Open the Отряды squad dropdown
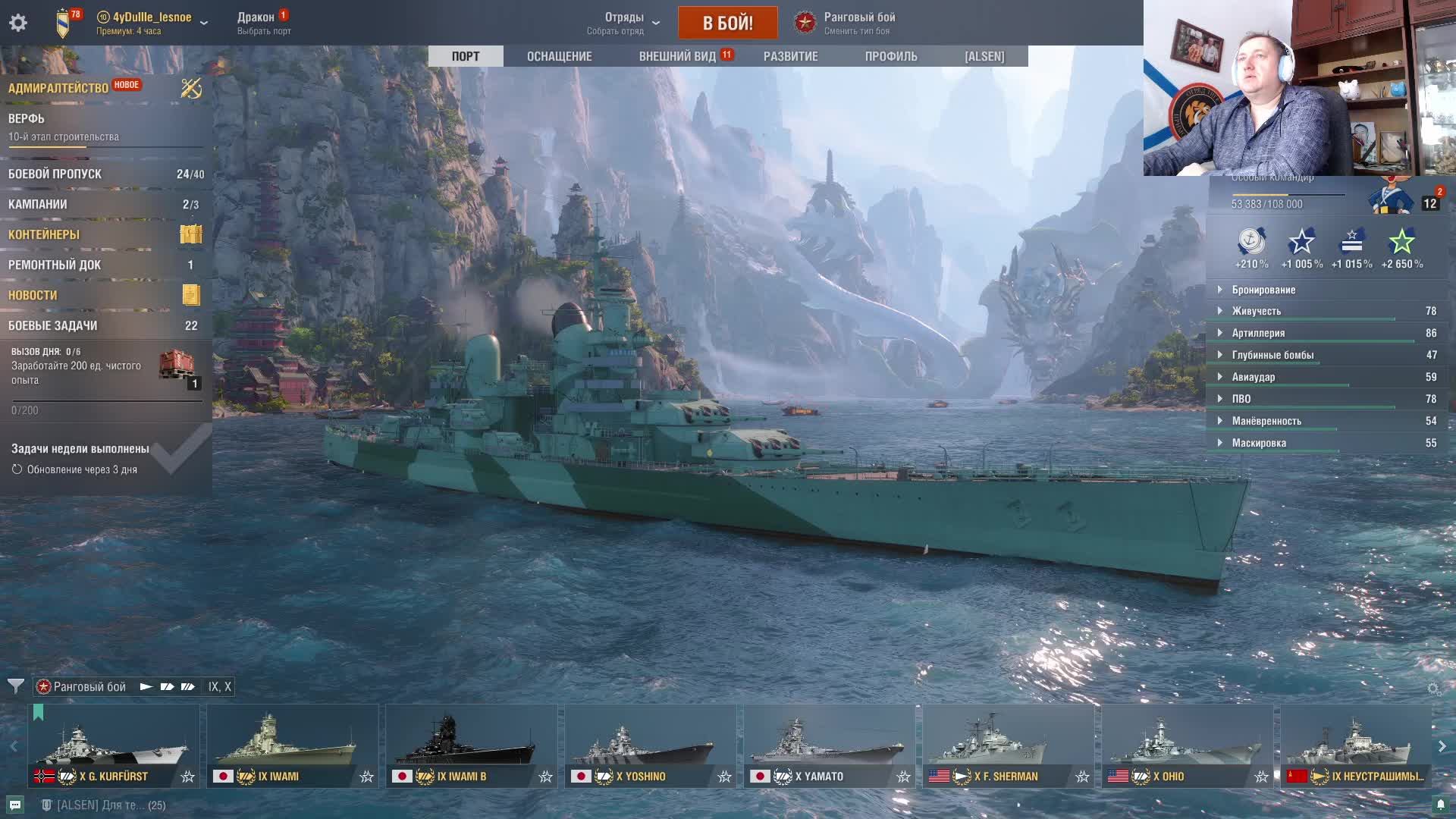Screen dimensions: 1456x819 (623, 23)
